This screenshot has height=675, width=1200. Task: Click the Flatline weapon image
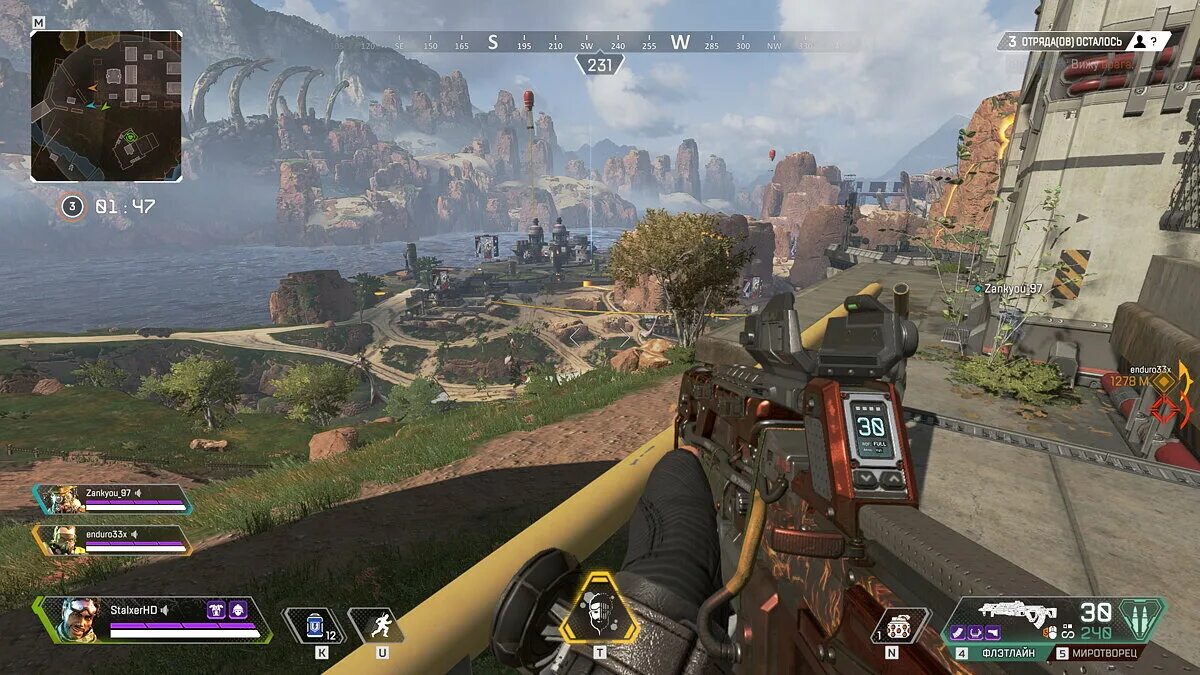pos(1016,610)
